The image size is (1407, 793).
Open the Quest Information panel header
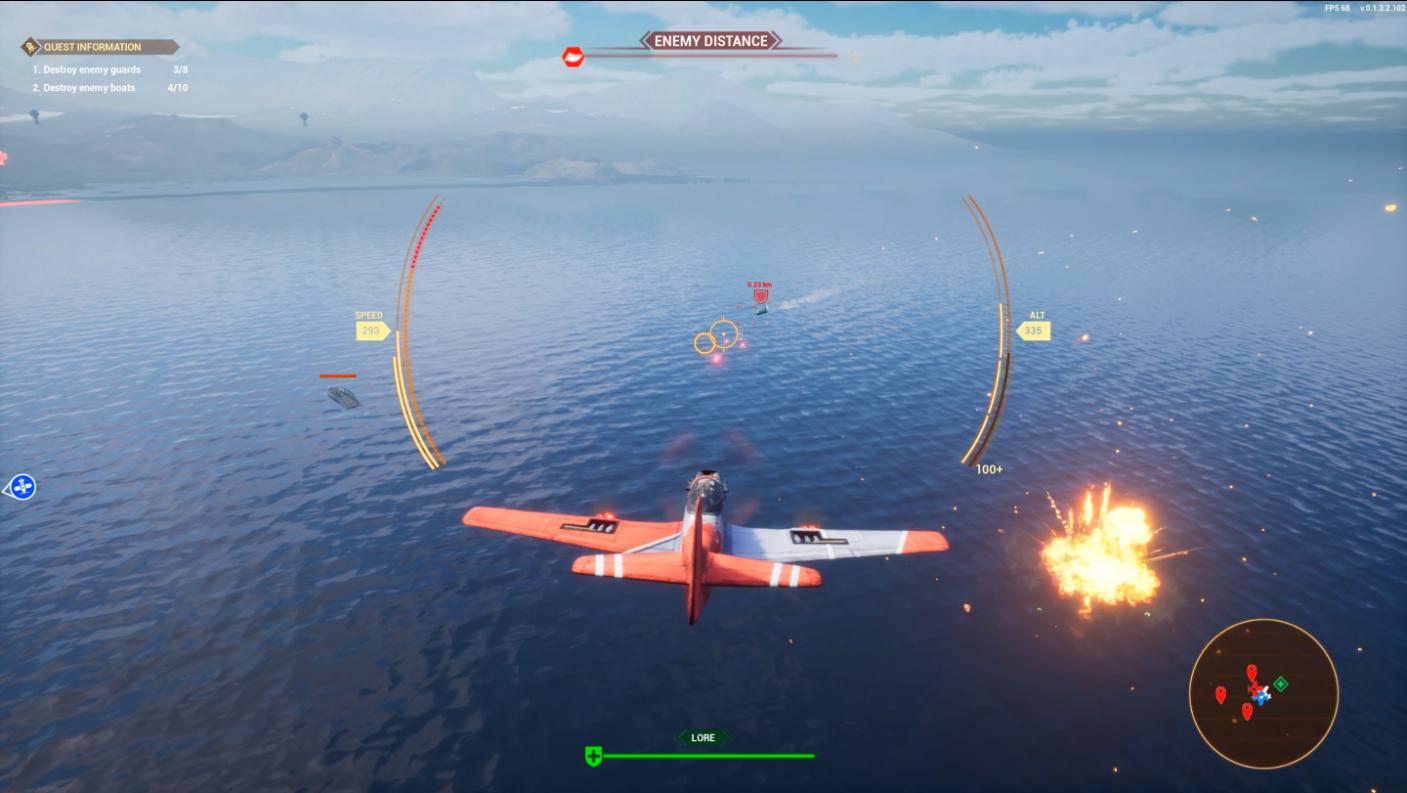pos(99,47)
